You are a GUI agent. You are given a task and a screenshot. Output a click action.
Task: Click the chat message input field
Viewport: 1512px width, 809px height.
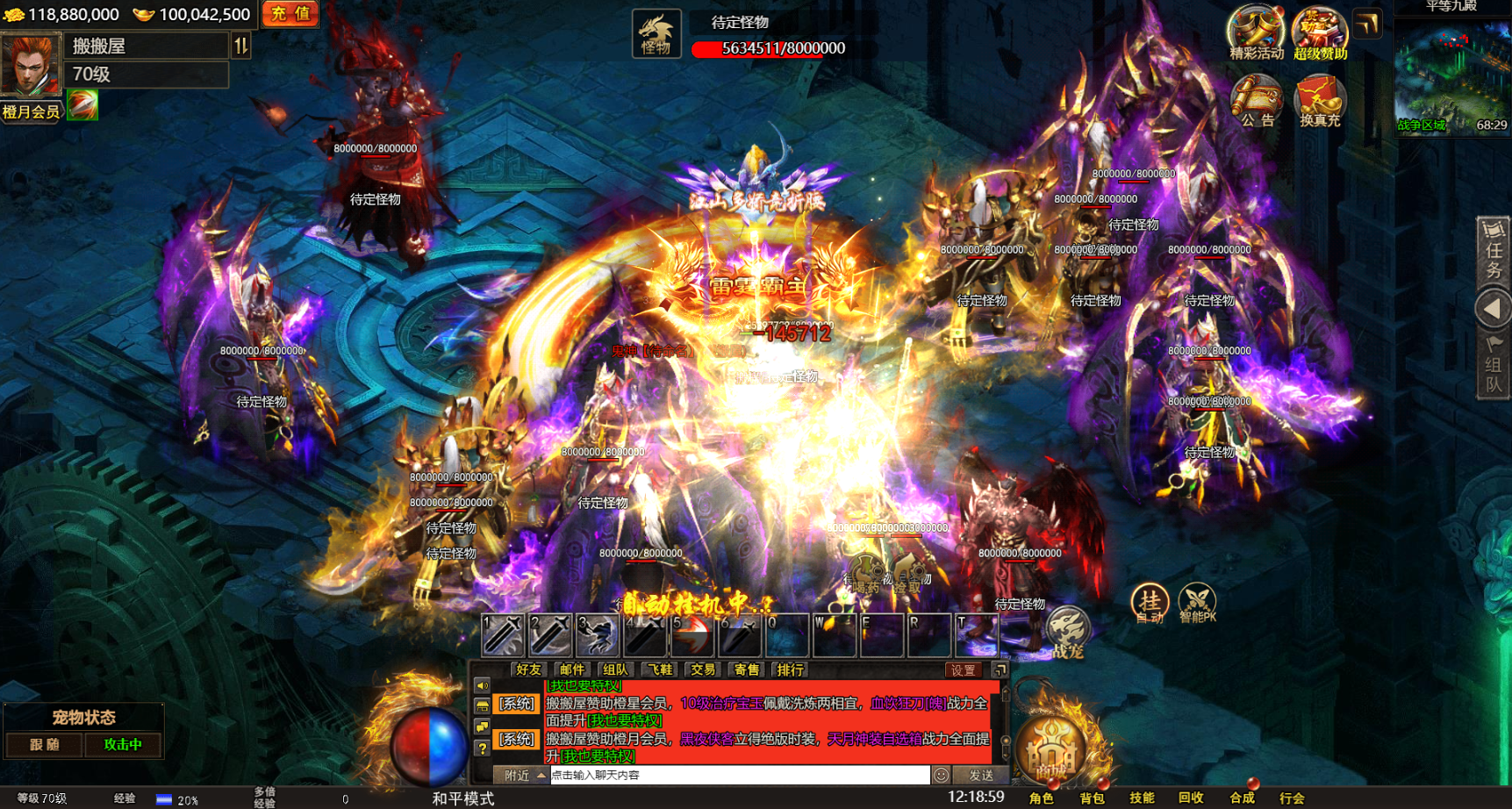click(737, 775)
